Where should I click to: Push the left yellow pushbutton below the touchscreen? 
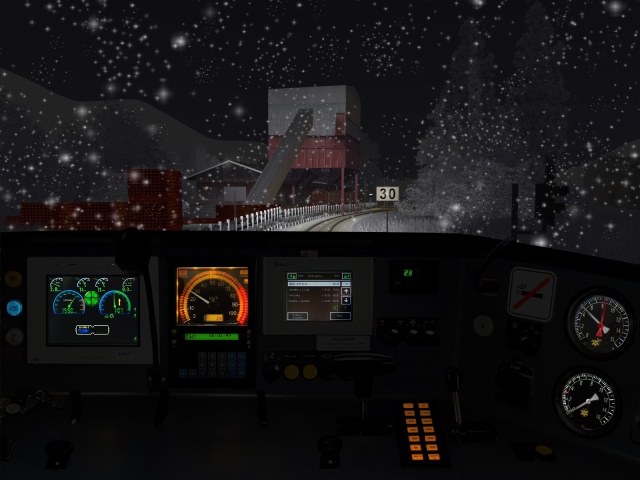[x=292, y=371]
